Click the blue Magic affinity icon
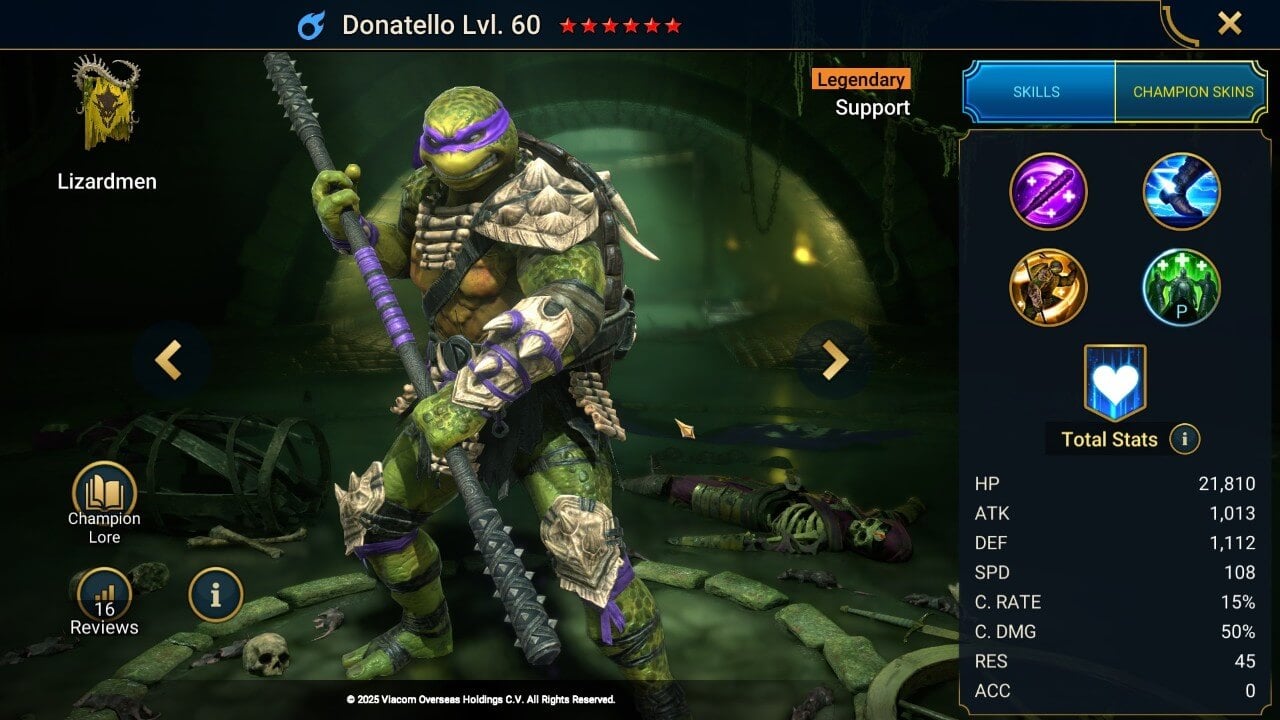The width and height of the screenshot is (1280, 720). click(x=312, y=25)
